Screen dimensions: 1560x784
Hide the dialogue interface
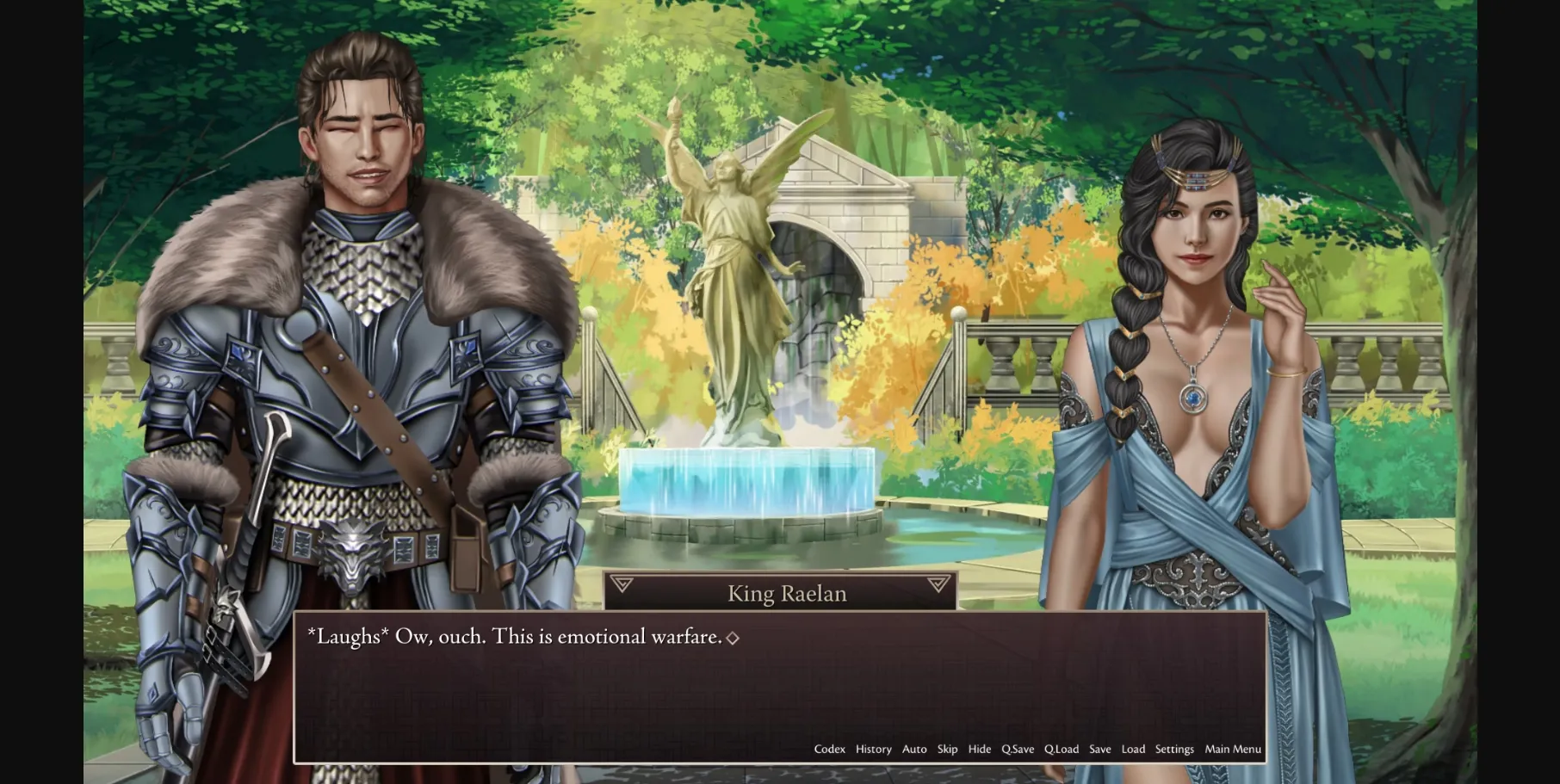(979, 749)
